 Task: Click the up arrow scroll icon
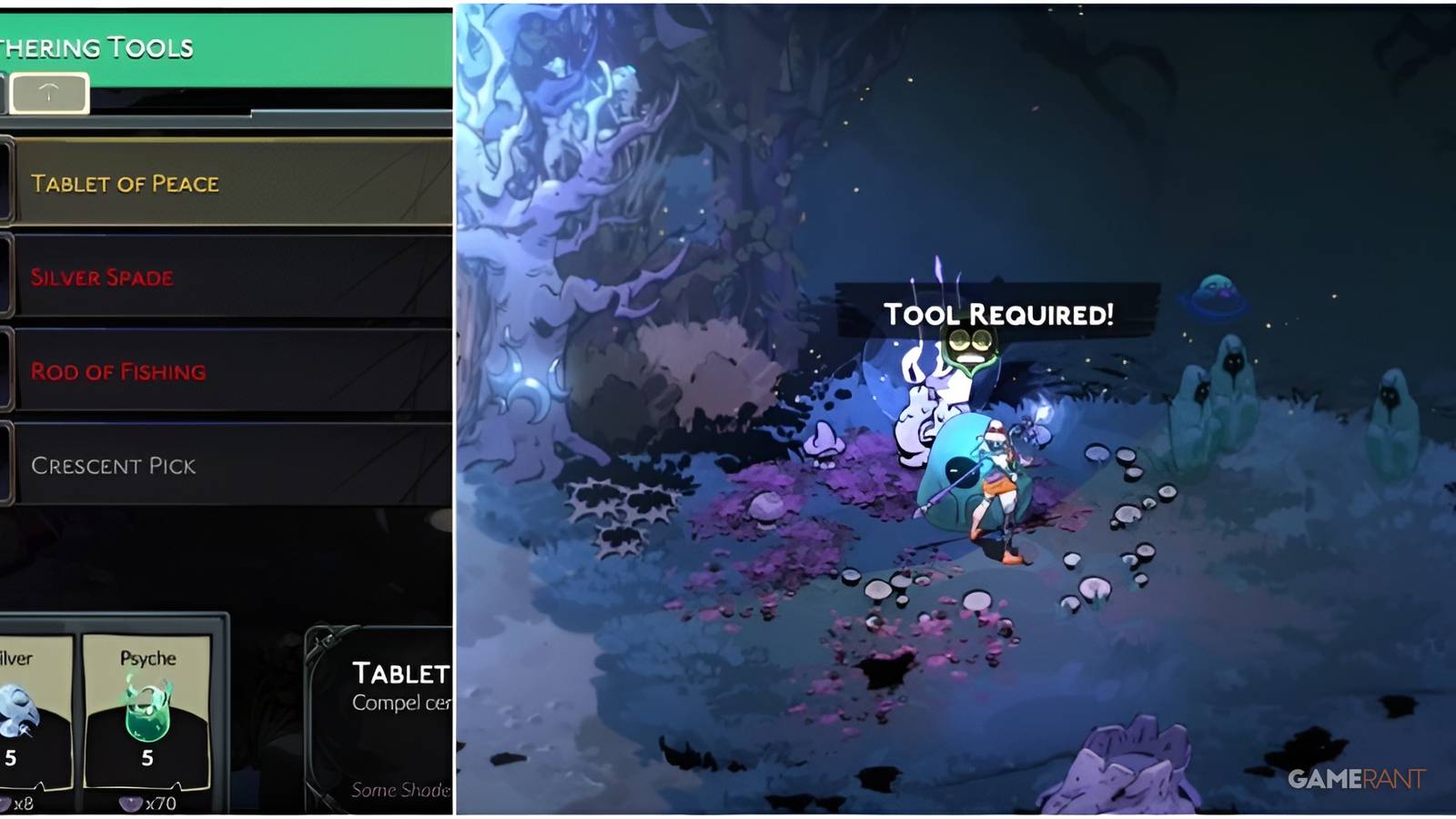click(x=50, y=91)
